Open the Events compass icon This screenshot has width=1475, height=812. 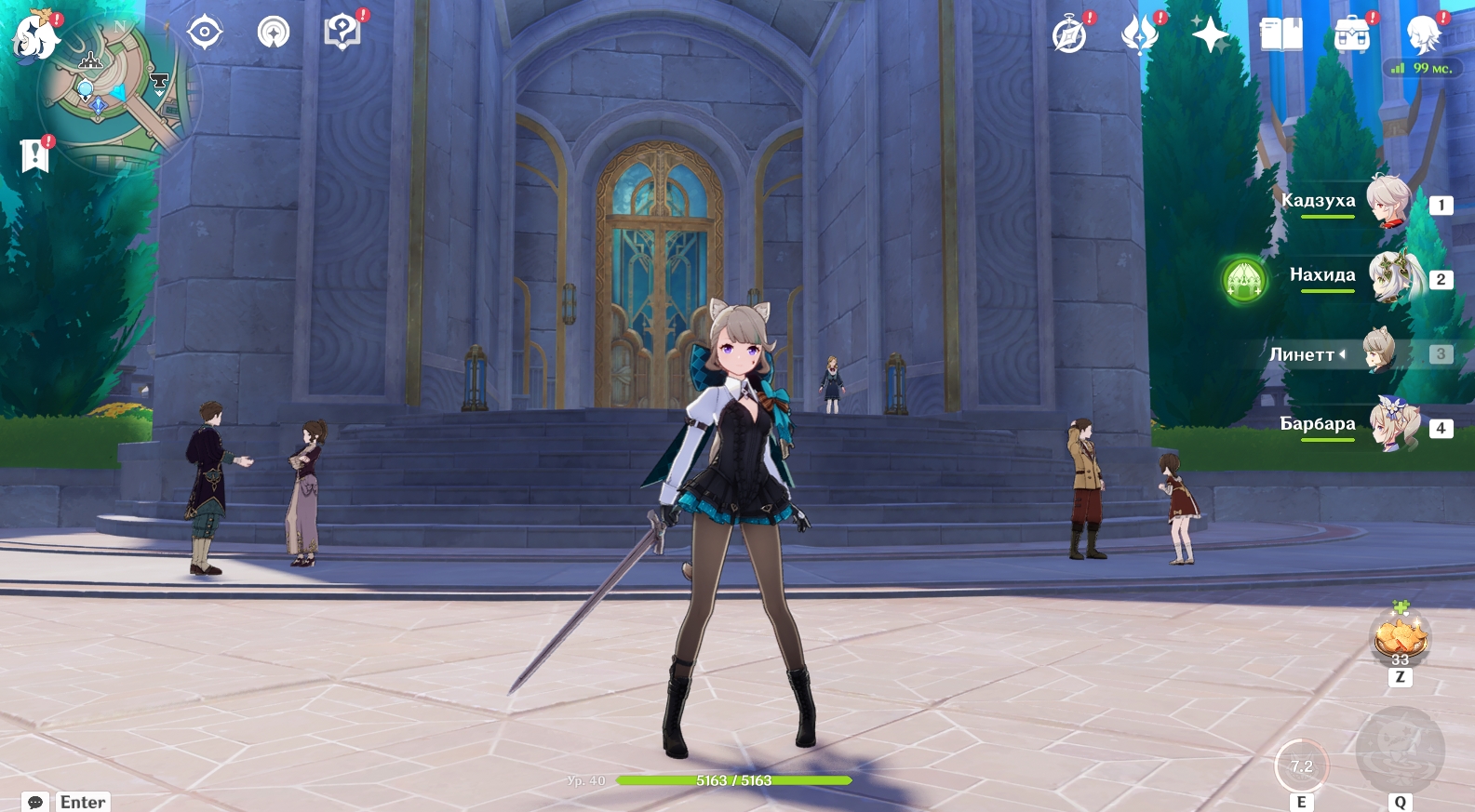[274, 33]
